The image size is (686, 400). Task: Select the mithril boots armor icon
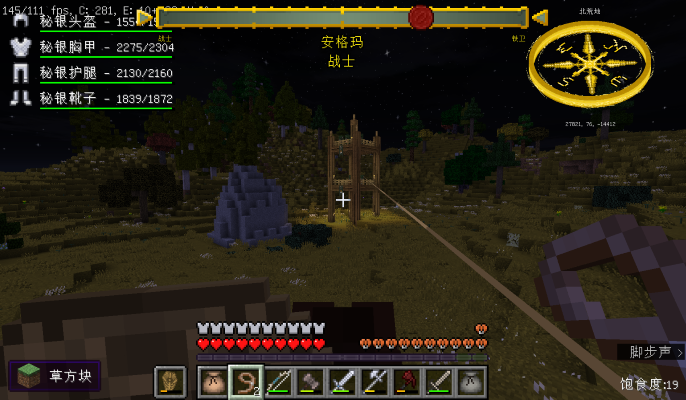[20, 98]
